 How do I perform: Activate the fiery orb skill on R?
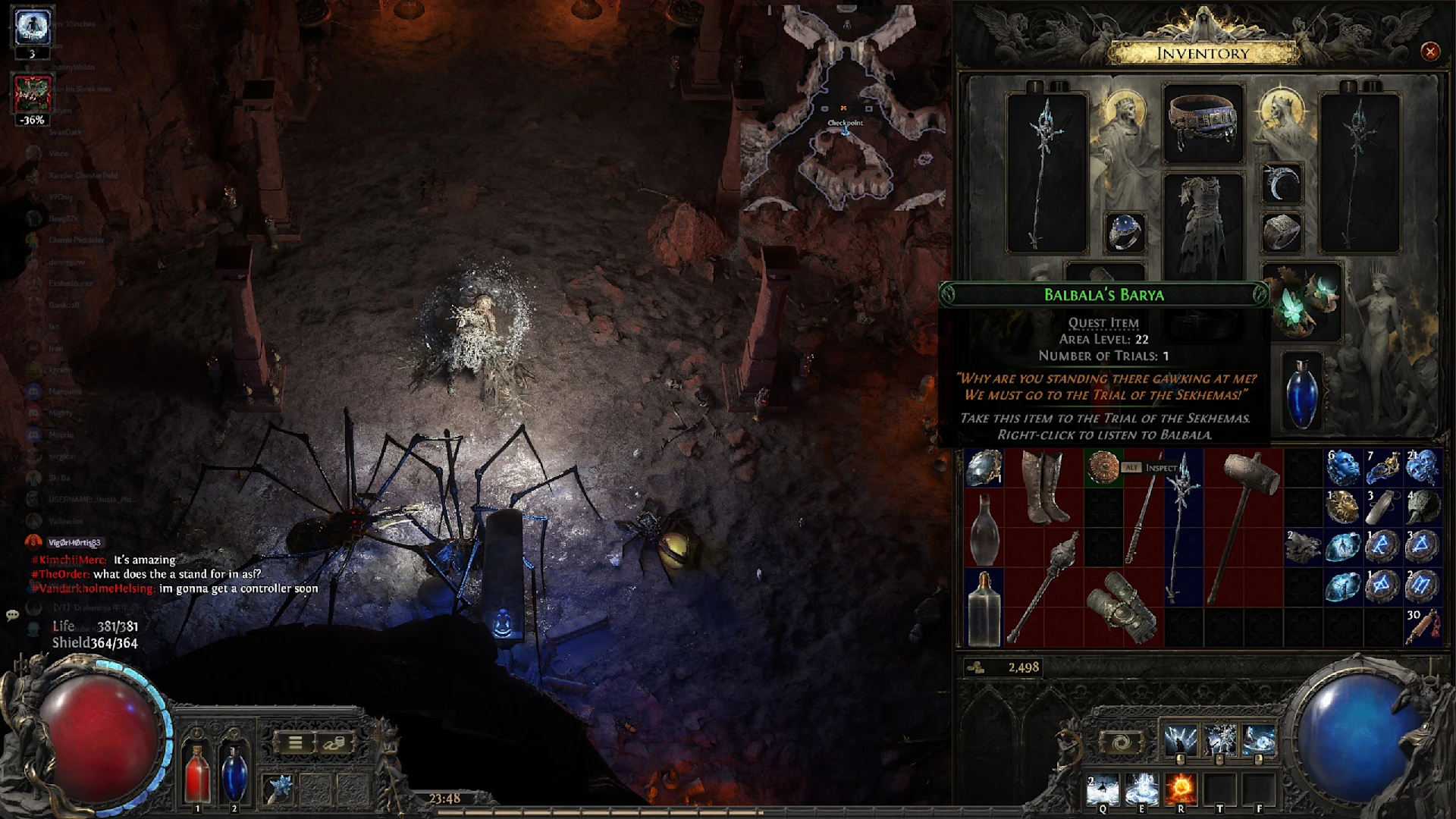point(1181,790)
